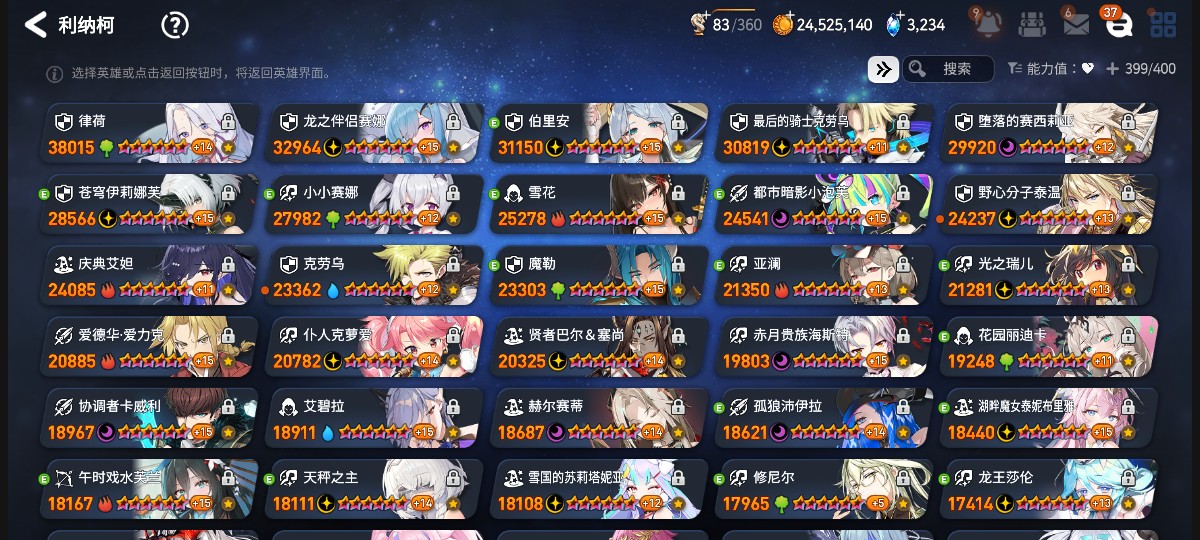
Task: Open the mail envelope icon
Action: click(1076, 25)
